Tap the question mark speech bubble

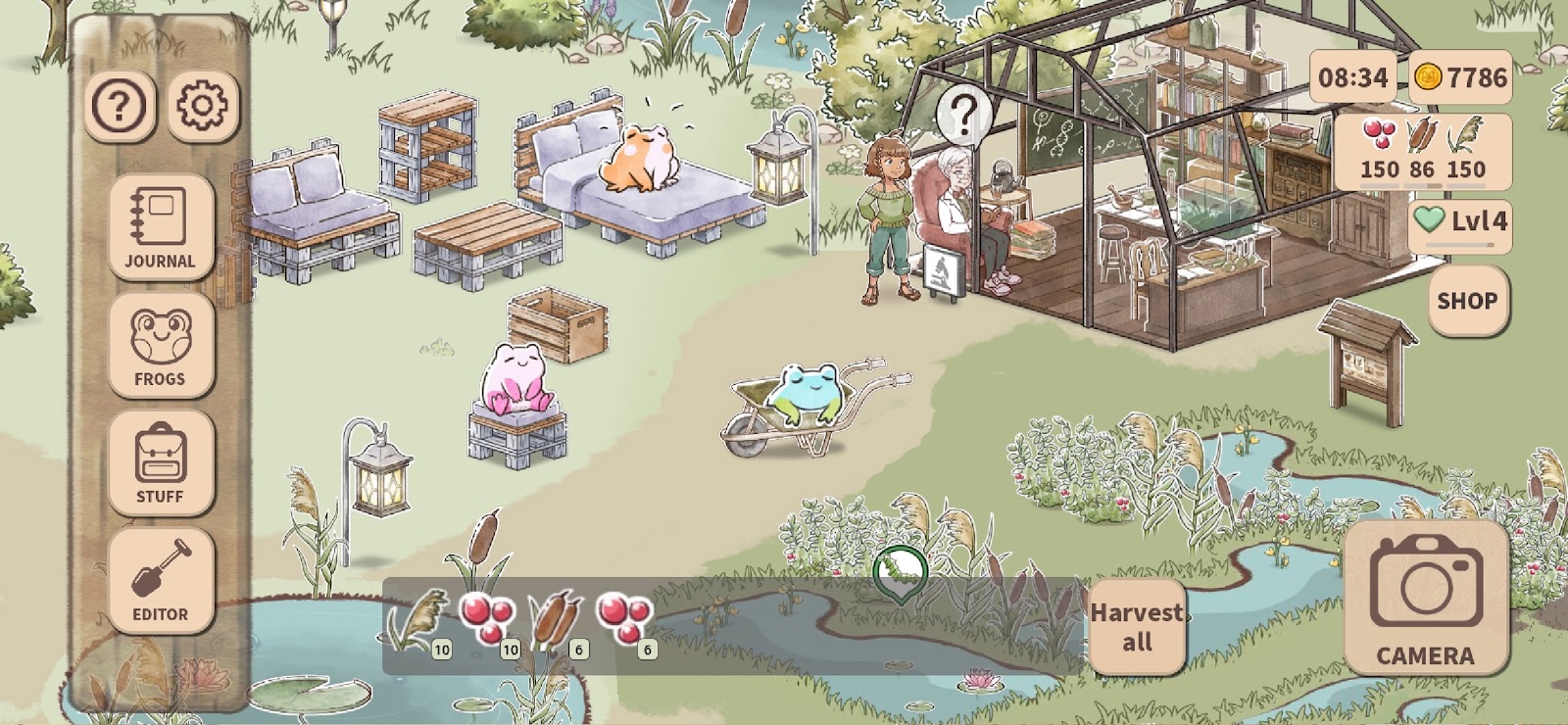pyautogui.click(x=963, y=116)
